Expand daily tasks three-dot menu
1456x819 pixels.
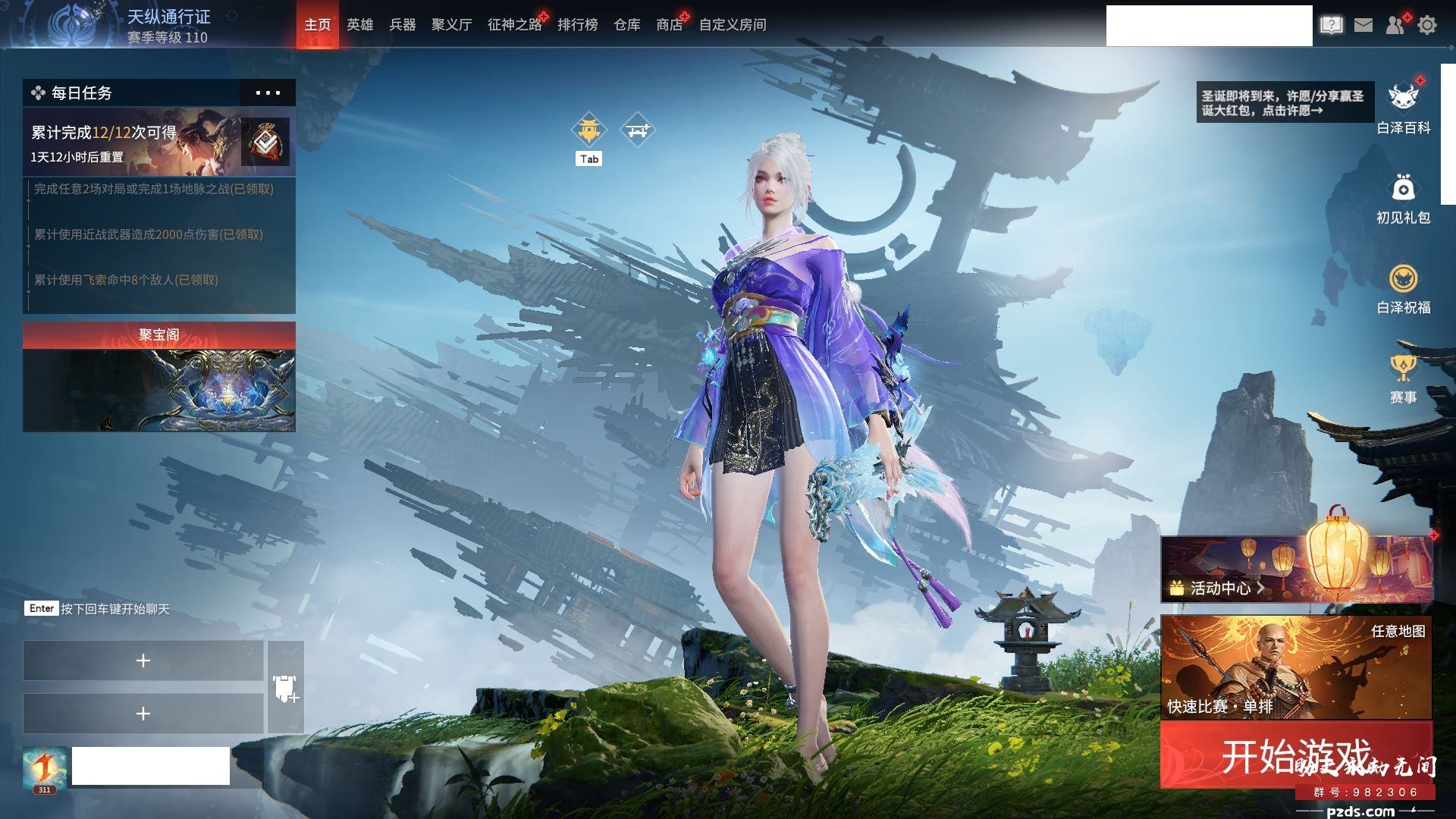coord(268,93)
